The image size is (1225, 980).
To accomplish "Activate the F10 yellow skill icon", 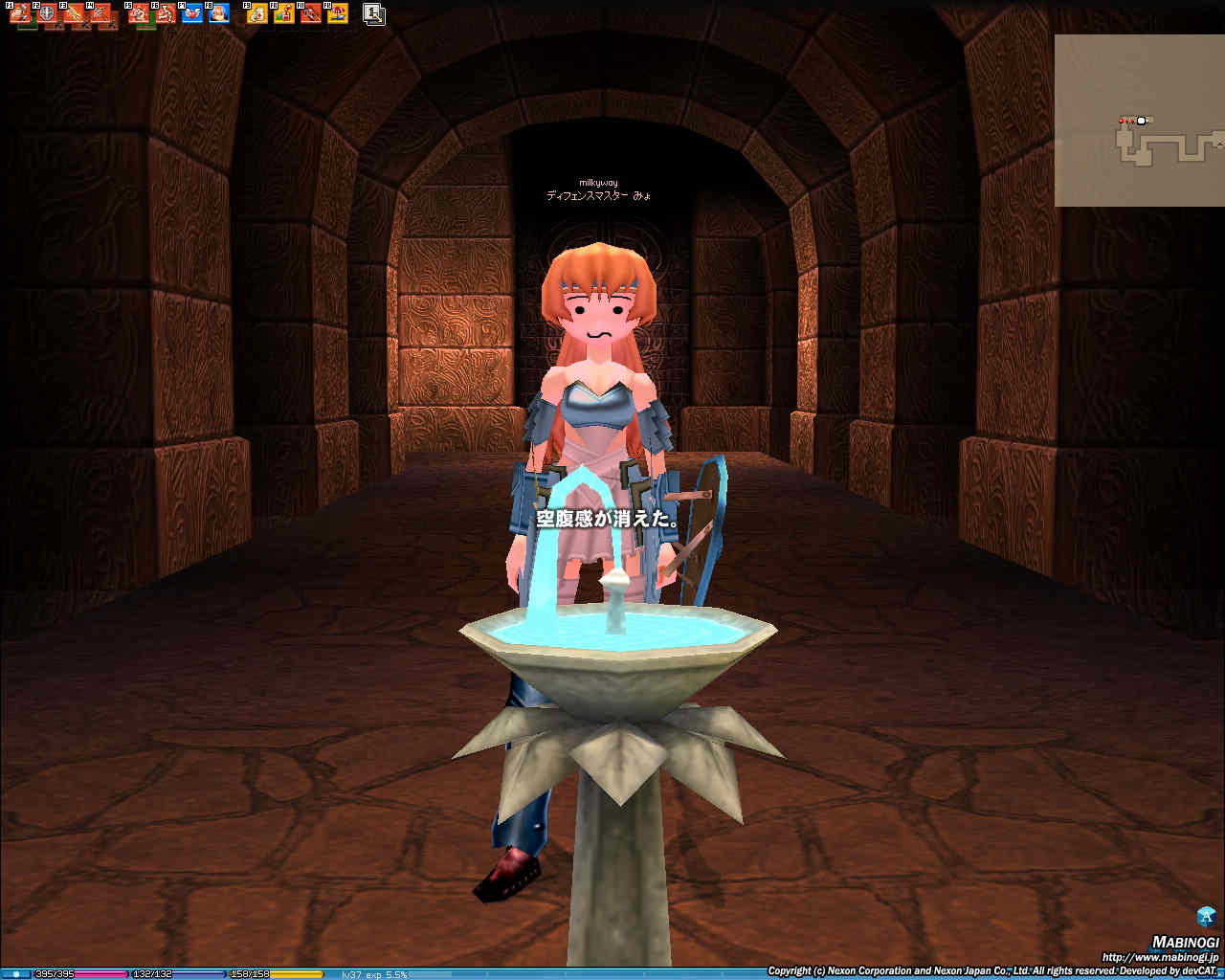I will (284, 14).
